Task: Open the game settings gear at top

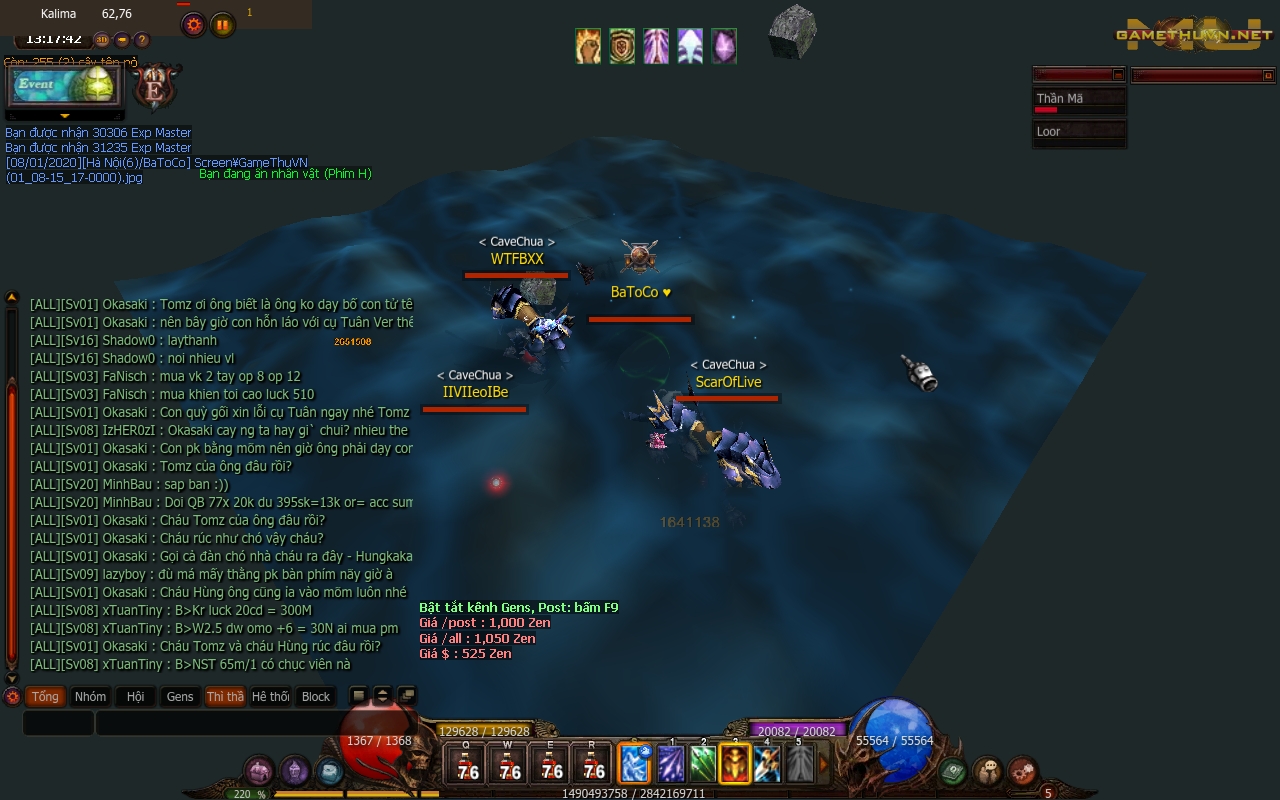Action: (194, 24)
